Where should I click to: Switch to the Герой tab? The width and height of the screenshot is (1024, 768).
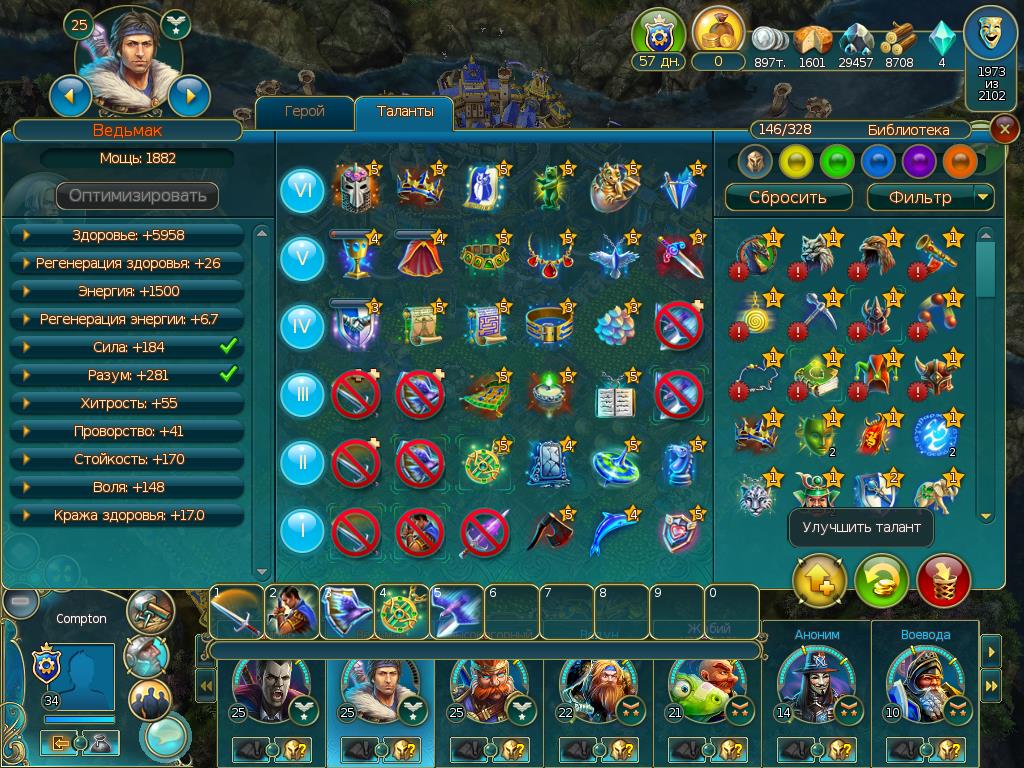point(304,112)
